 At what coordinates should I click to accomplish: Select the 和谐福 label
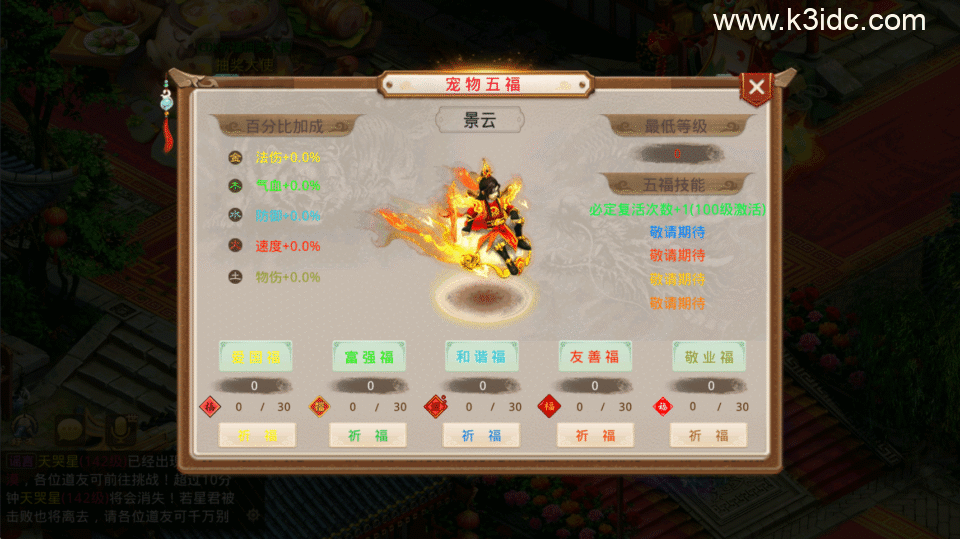point(482,356)
